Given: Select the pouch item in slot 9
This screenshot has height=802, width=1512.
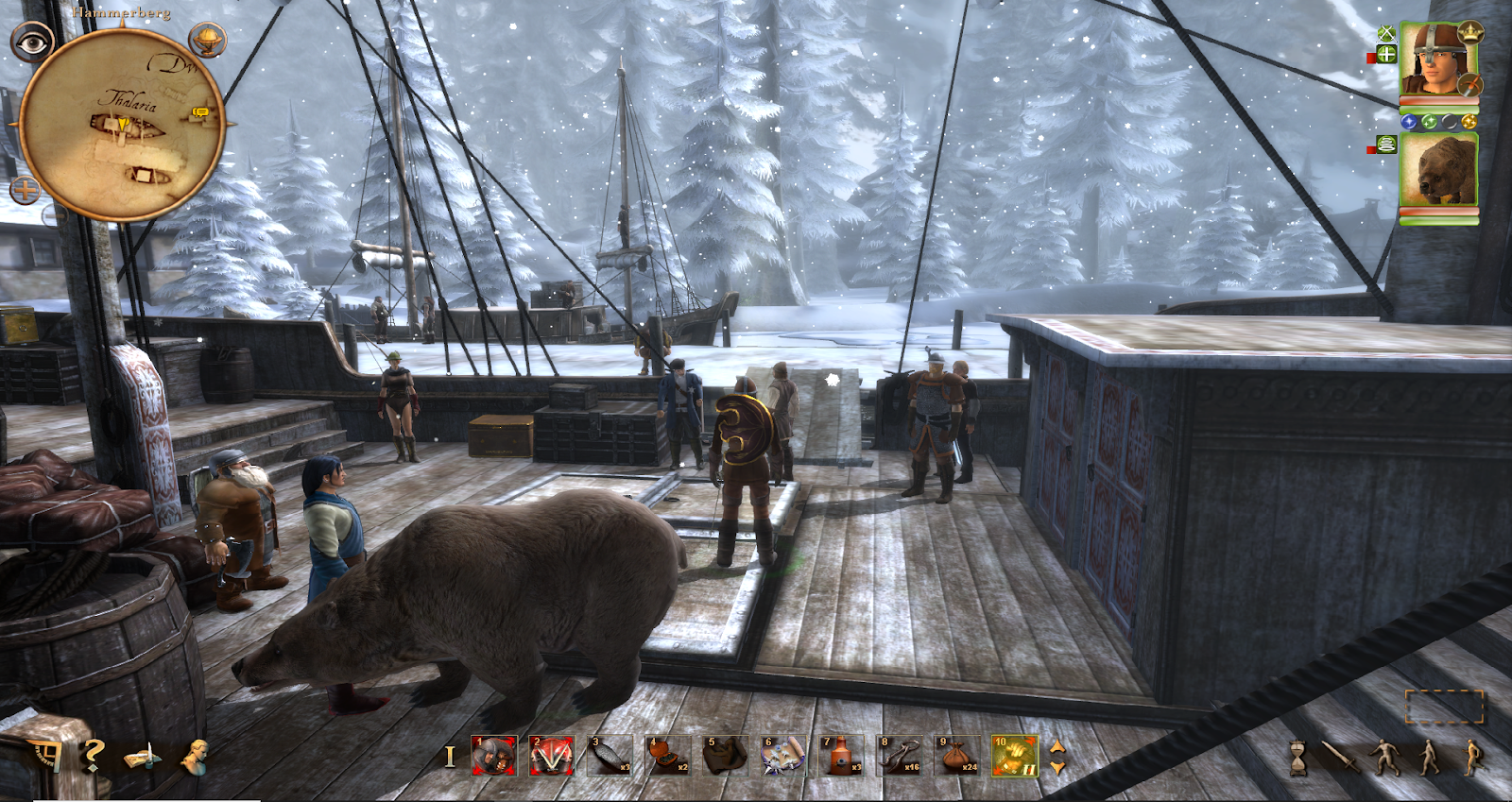Looking at the screenshot, I should (957, 756).
